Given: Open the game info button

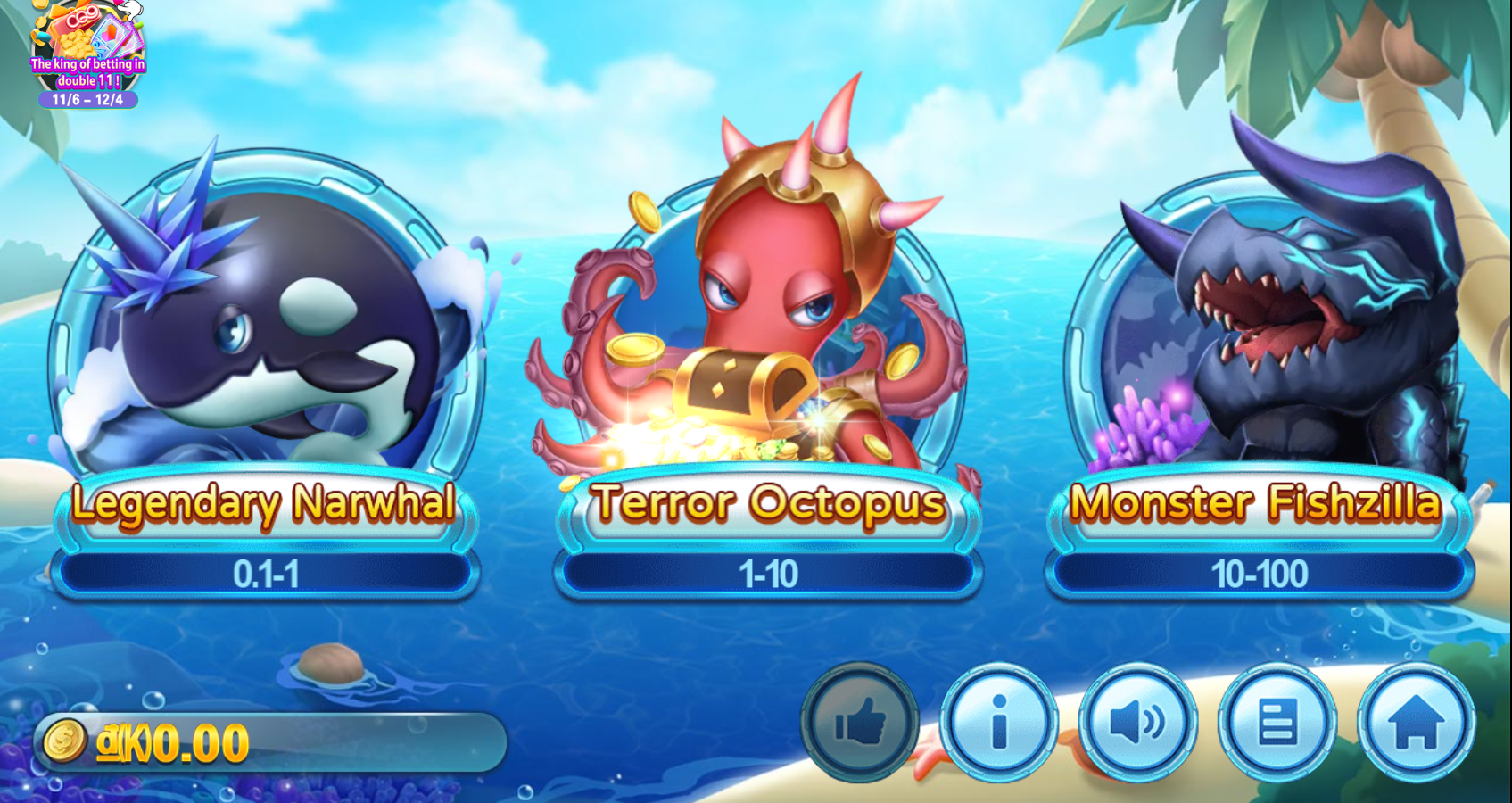Looking at the screenshot, I should coord(999,722).
